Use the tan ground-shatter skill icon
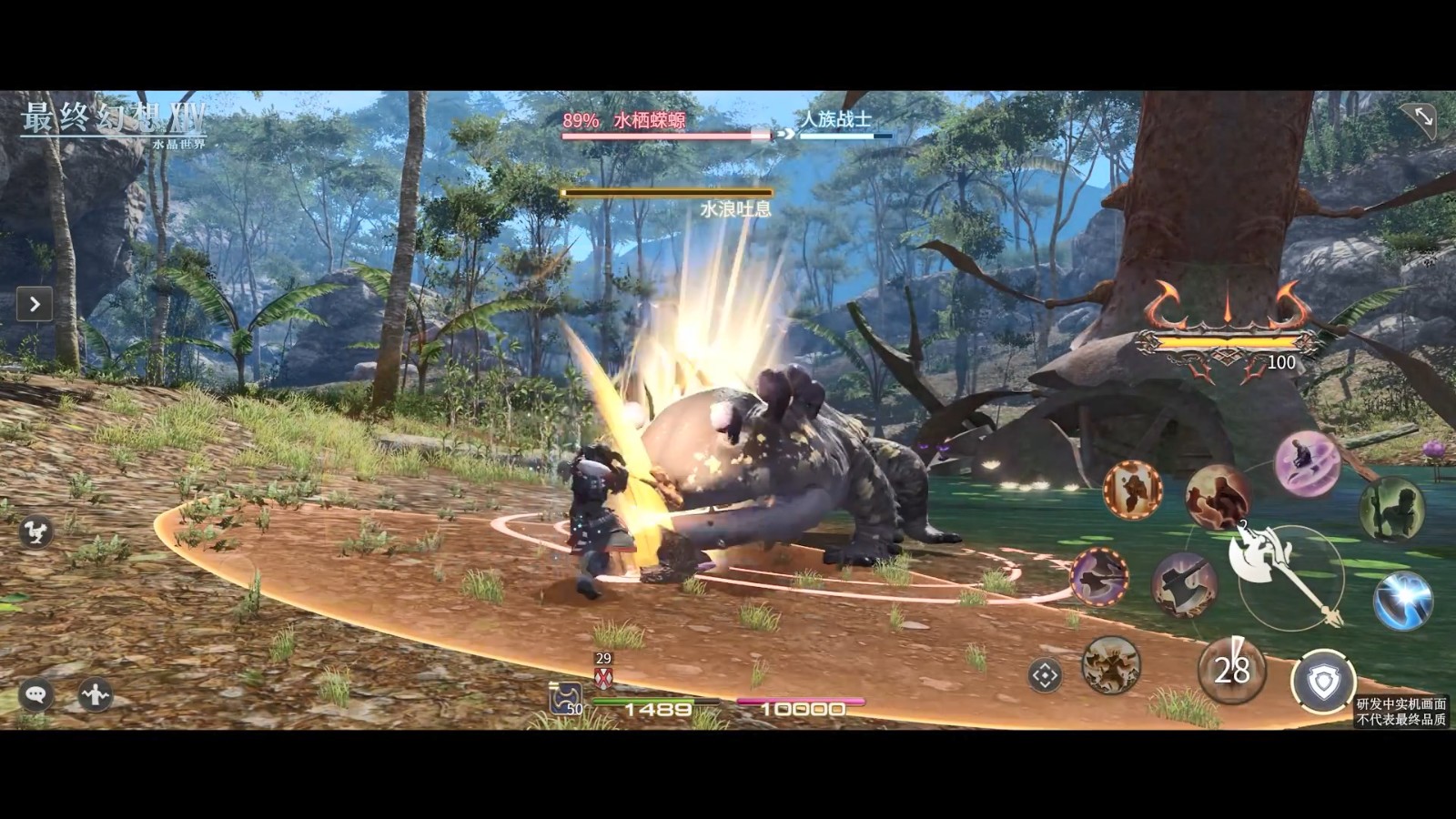Screen dimensions: 1456x819 point(1111,665)
